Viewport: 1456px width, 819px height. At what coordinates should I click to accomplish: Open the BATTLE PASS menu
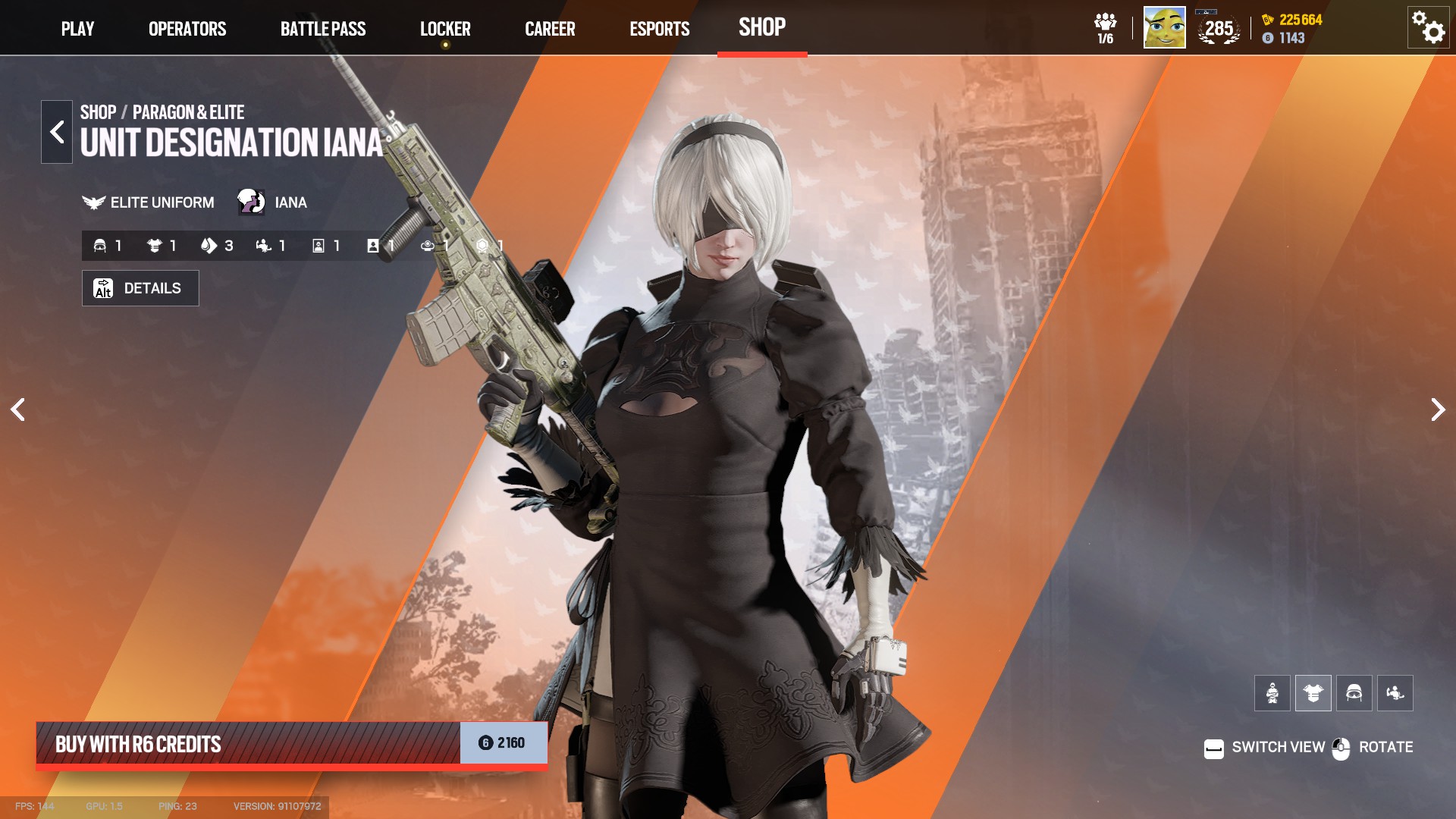pos(323,29)
